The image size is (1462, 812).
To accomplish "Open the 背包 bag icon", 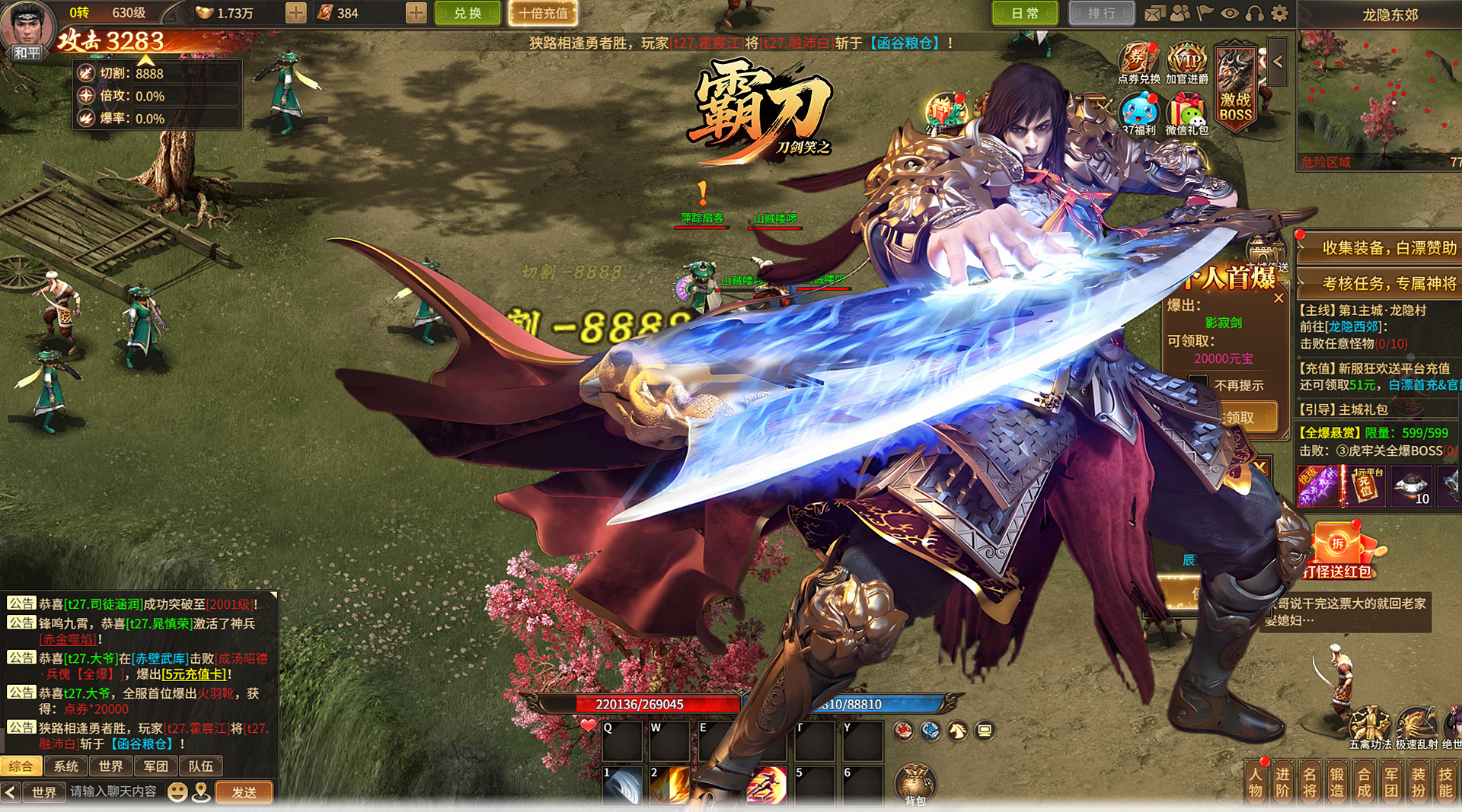I will click(915, 784).
